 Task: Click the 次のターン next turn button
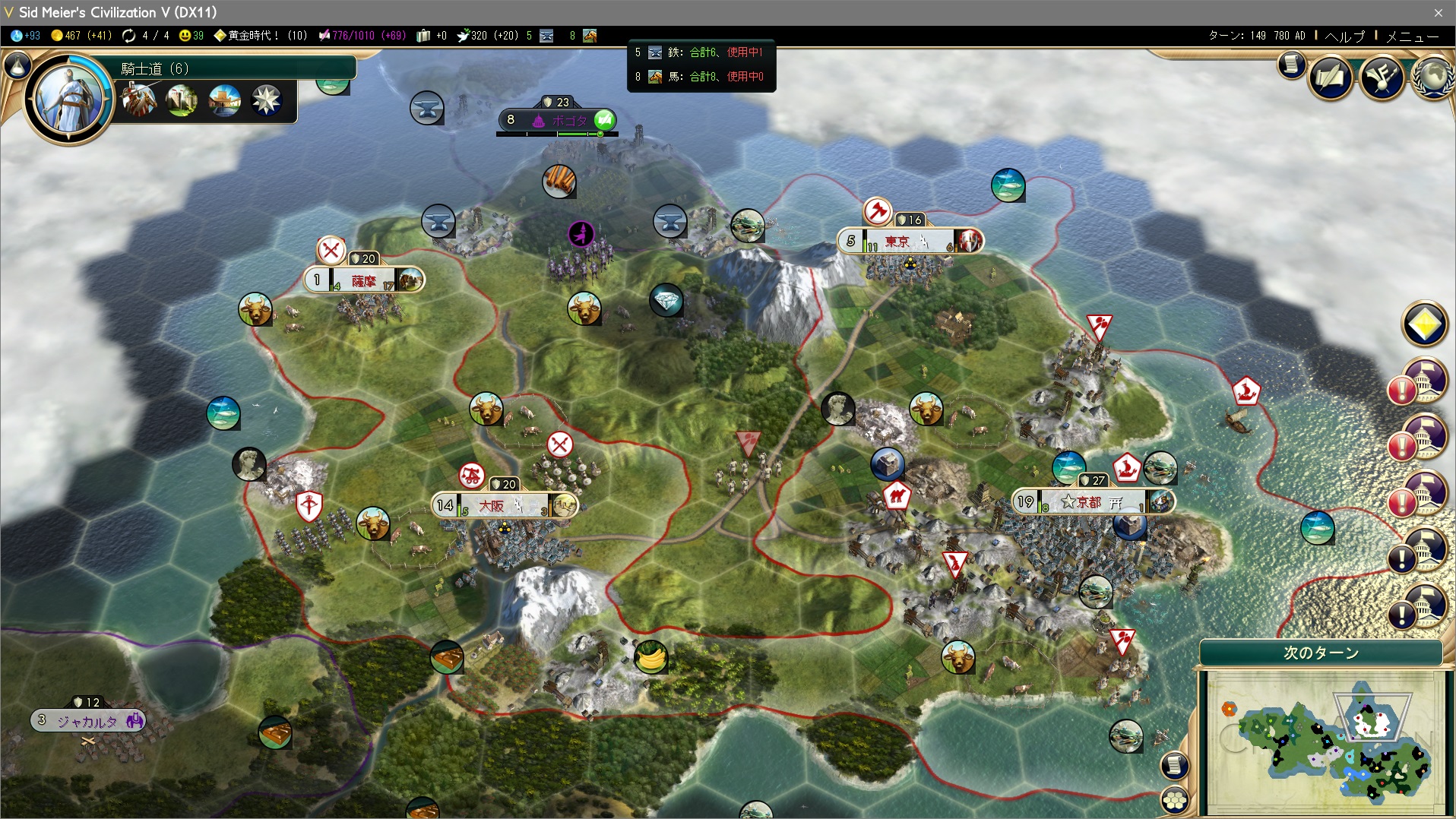[1321, 653]
